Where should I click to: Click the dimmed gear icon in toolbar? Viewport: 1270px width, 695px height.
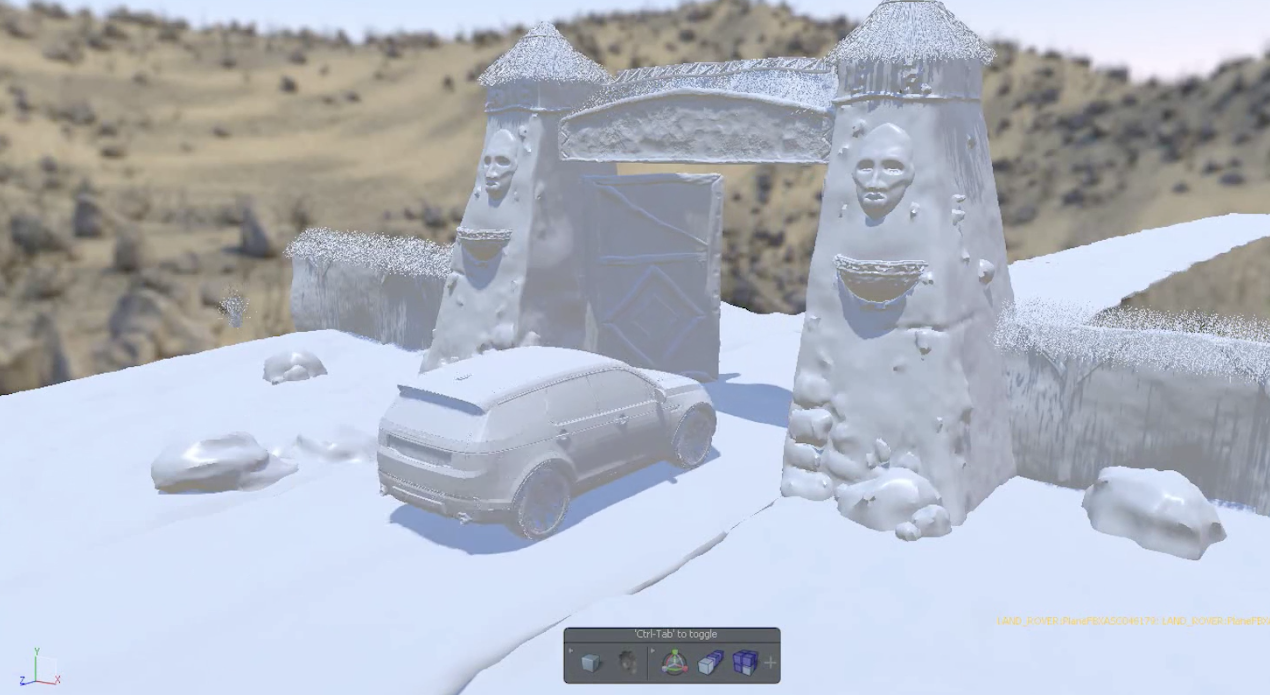[627, 662]
